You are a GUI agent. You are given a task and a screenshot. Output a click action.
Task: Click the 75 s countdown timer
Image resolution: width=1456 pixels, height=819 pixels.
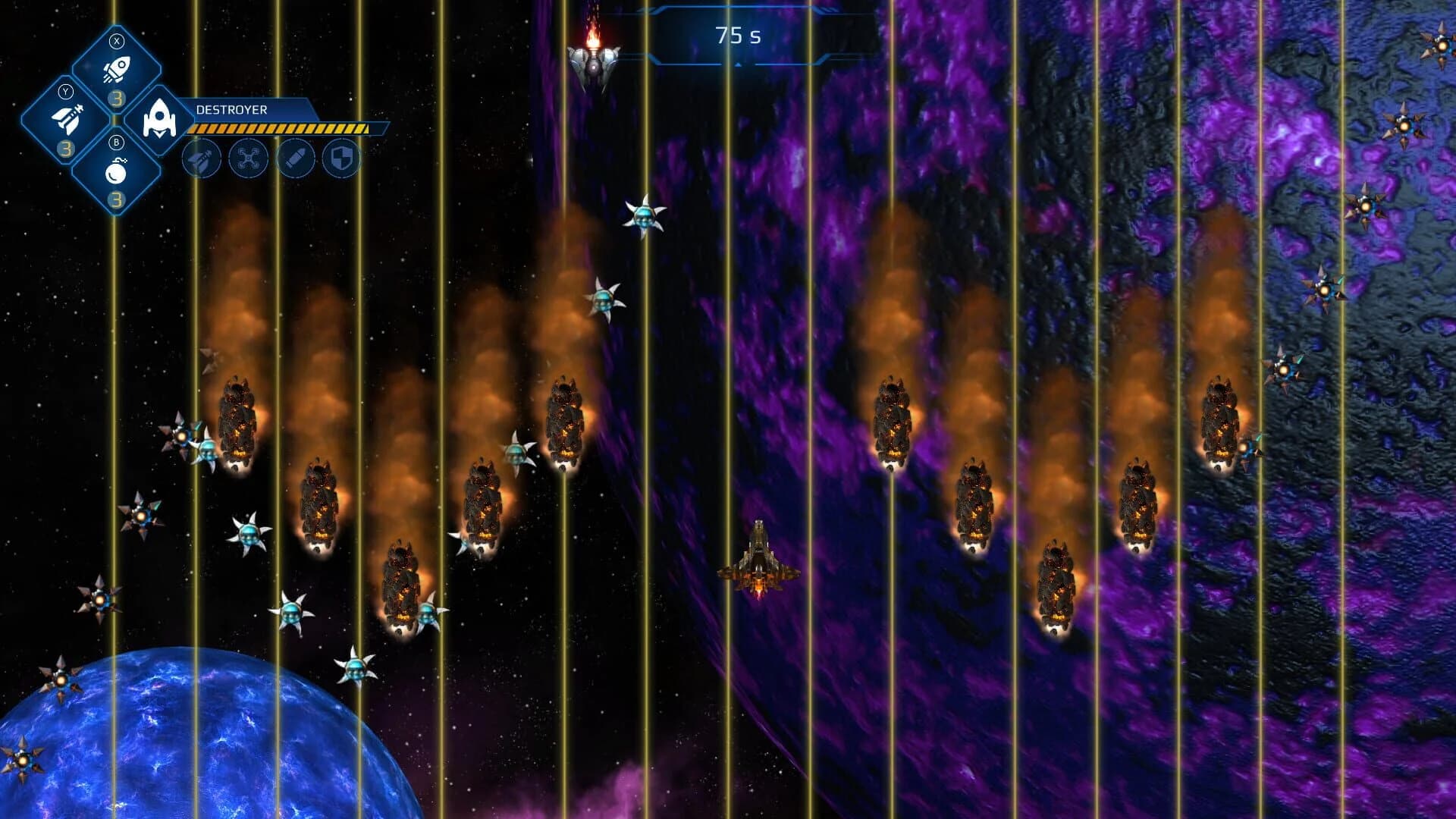(x=738, y=33)
